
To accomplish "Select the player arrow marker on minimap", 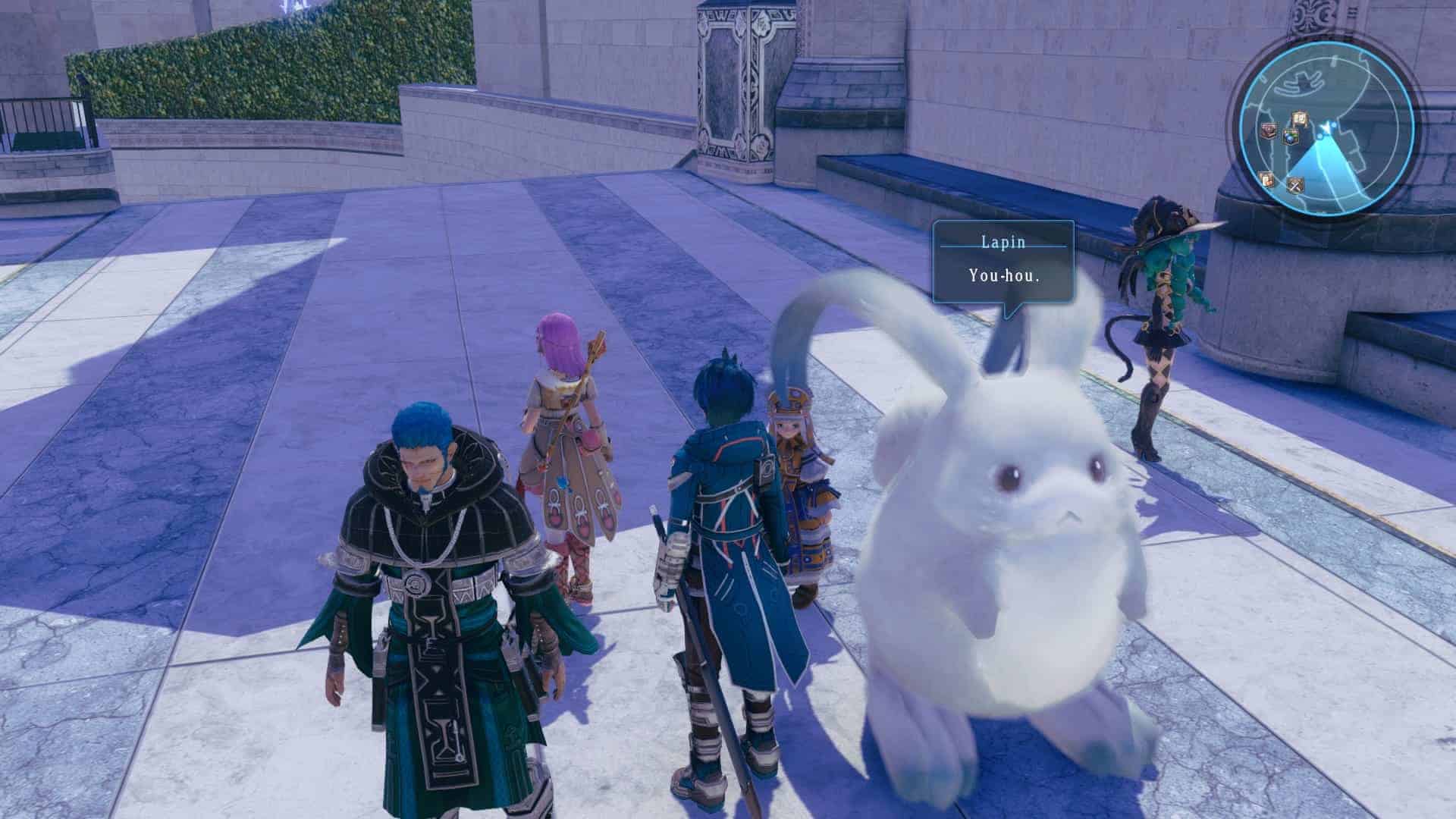I will point(1326,126).
